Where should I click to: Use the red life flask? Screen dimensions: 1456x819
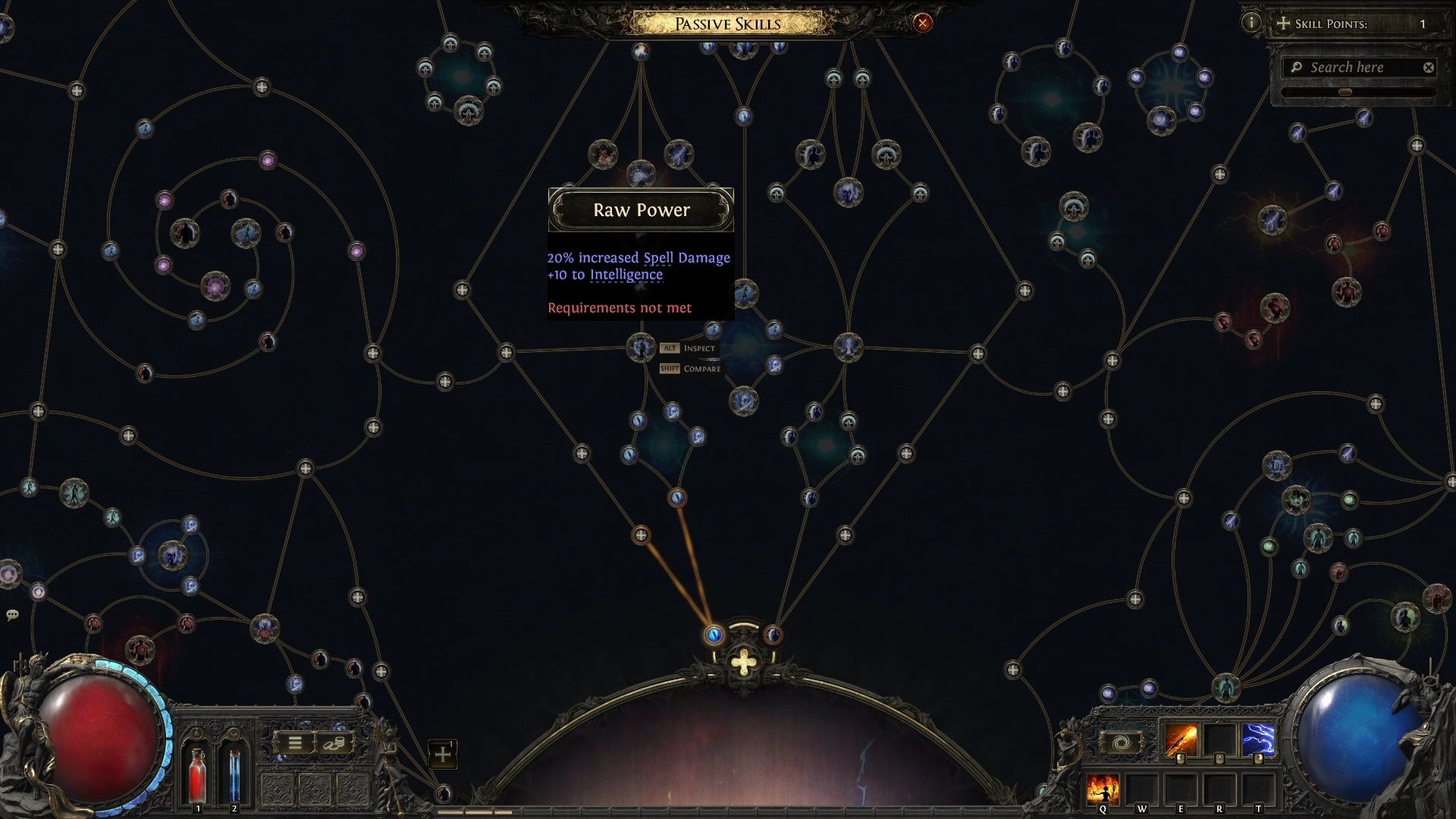[197, 773]
